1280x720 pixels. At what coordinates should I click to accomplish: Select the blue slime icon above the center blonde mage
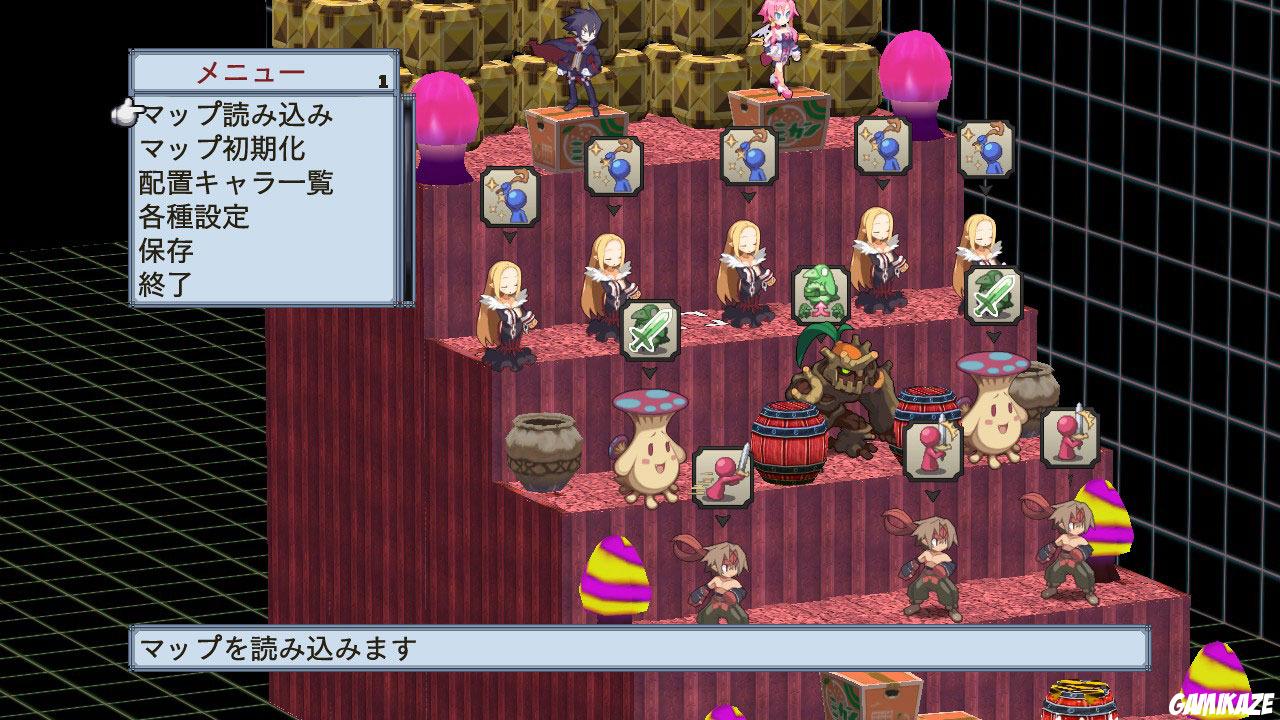[x=749, y=156]
